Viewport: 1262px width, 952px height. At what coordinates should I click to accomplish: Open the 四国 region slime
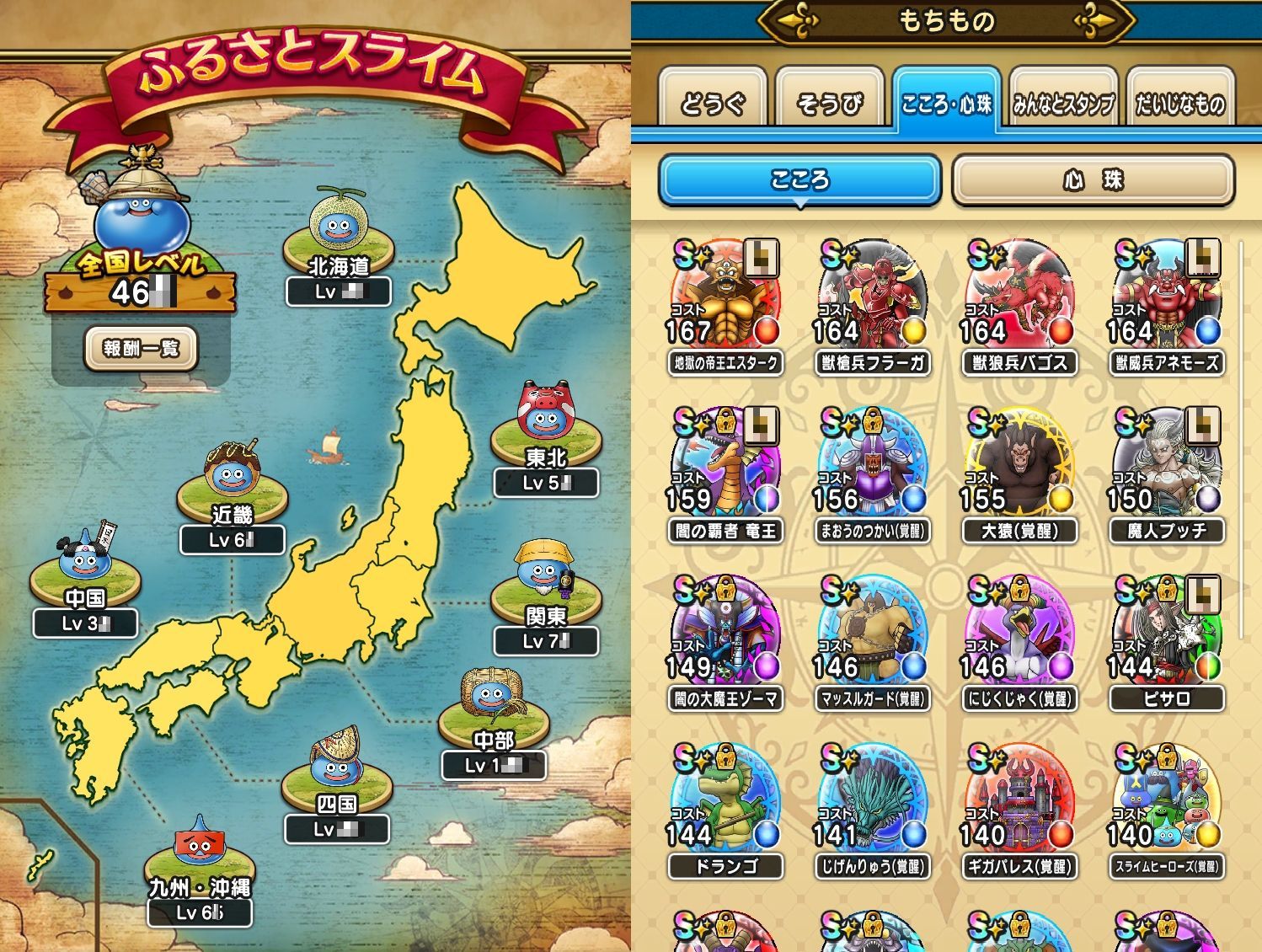coord(336,766)
